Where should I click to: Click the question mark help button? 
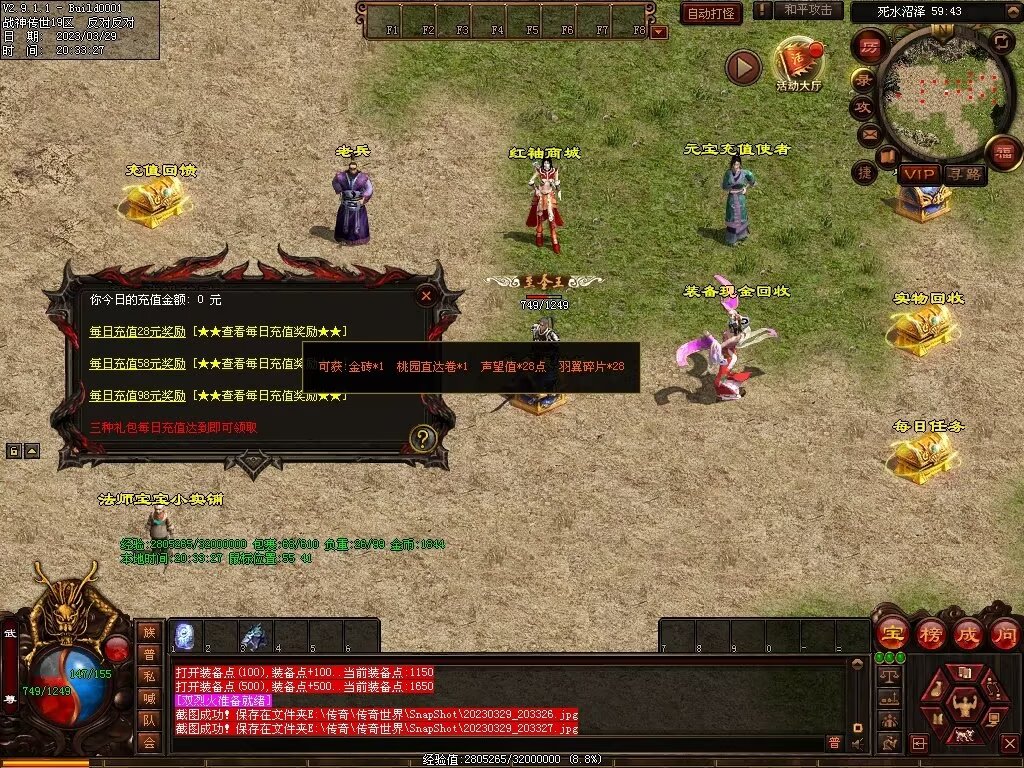click(423, 438)
